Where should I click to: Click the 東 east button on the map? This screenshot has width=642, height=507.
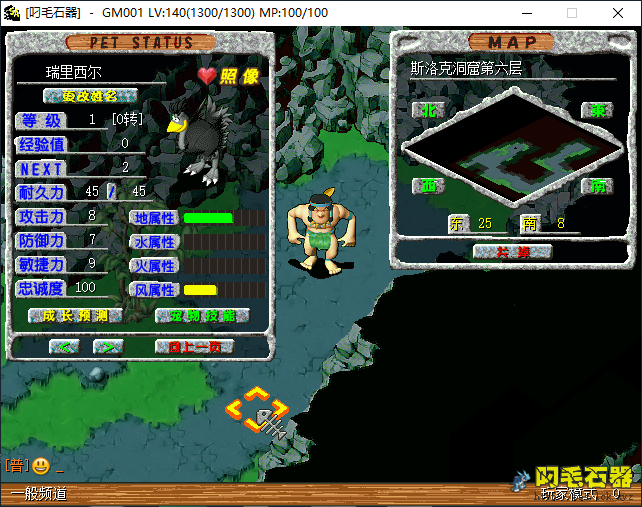click(596, 109)
